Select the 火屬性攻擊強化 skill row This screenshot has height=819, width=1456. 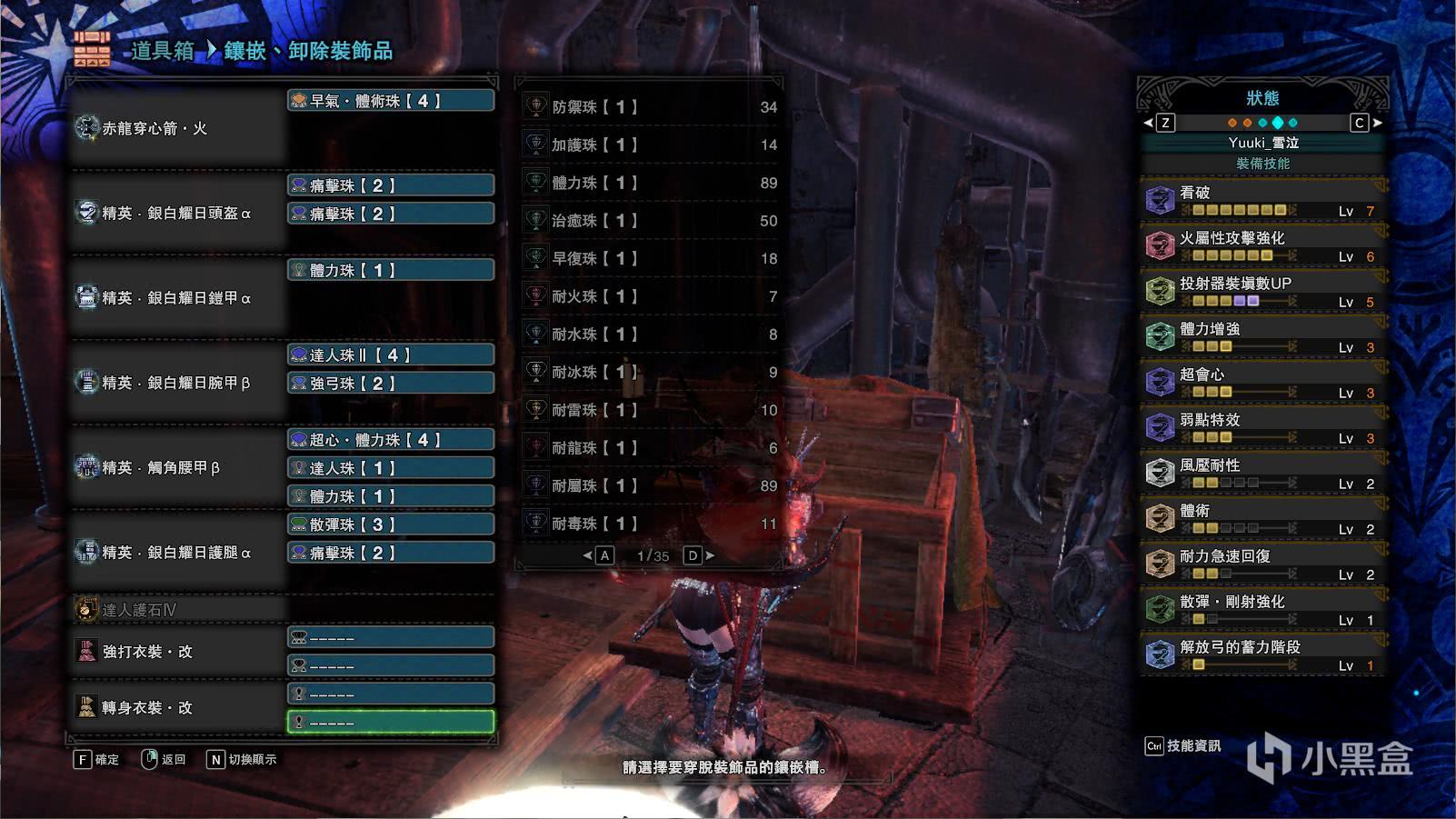tap(1262, 245)
